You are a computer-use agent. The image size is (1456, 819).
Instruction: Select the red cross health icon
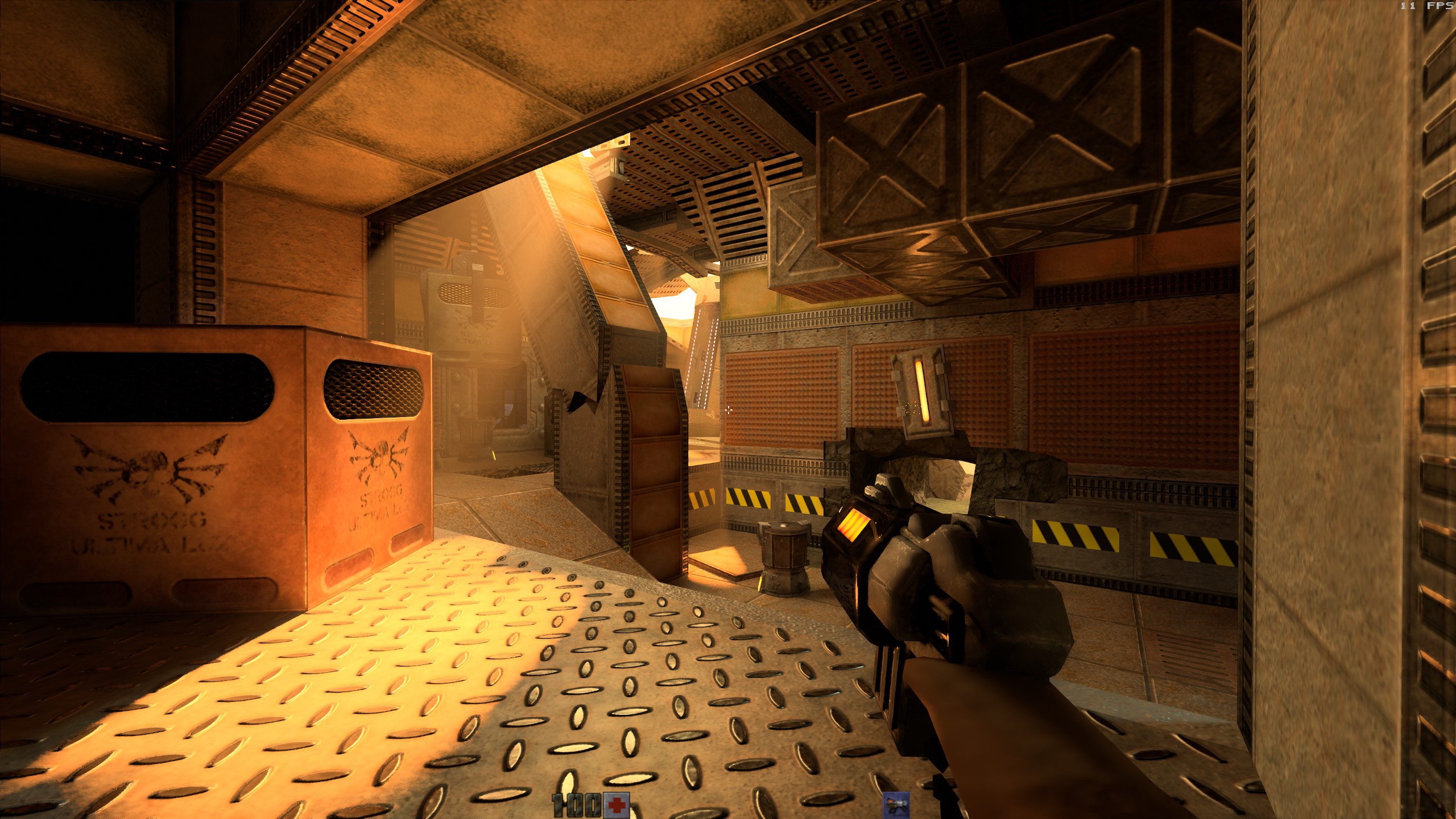(617, 805)
